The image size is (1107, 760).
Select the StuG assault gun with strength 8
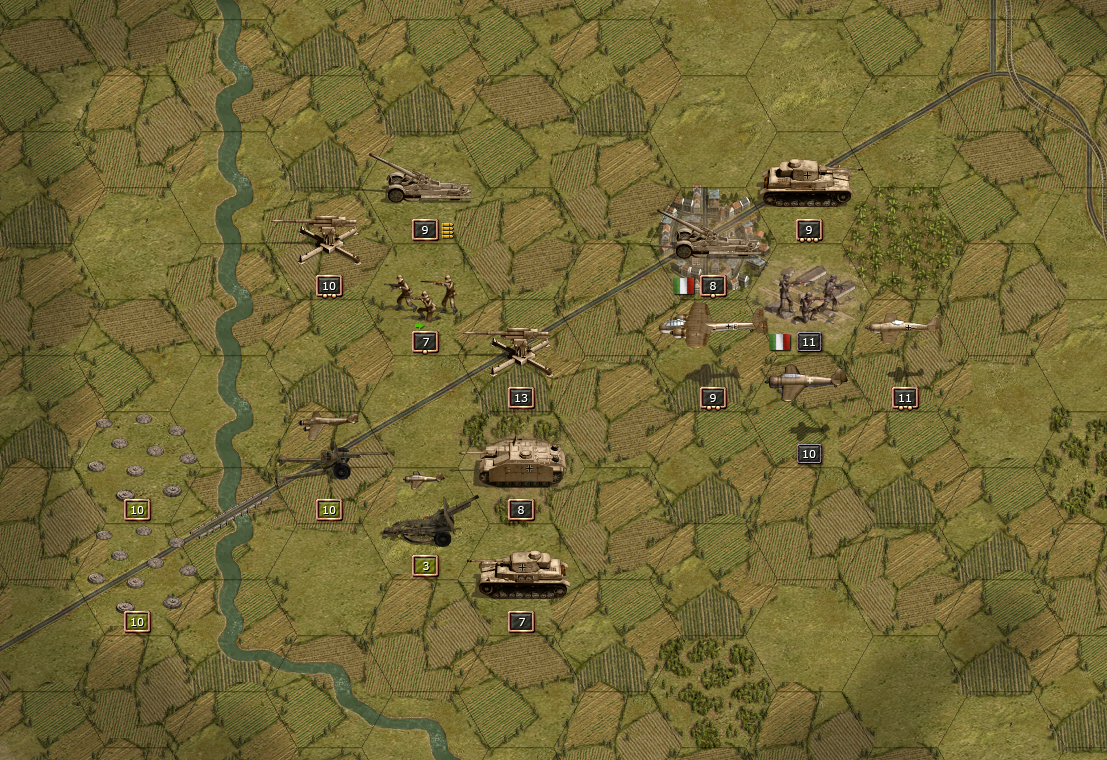click(x=520, y=462)
